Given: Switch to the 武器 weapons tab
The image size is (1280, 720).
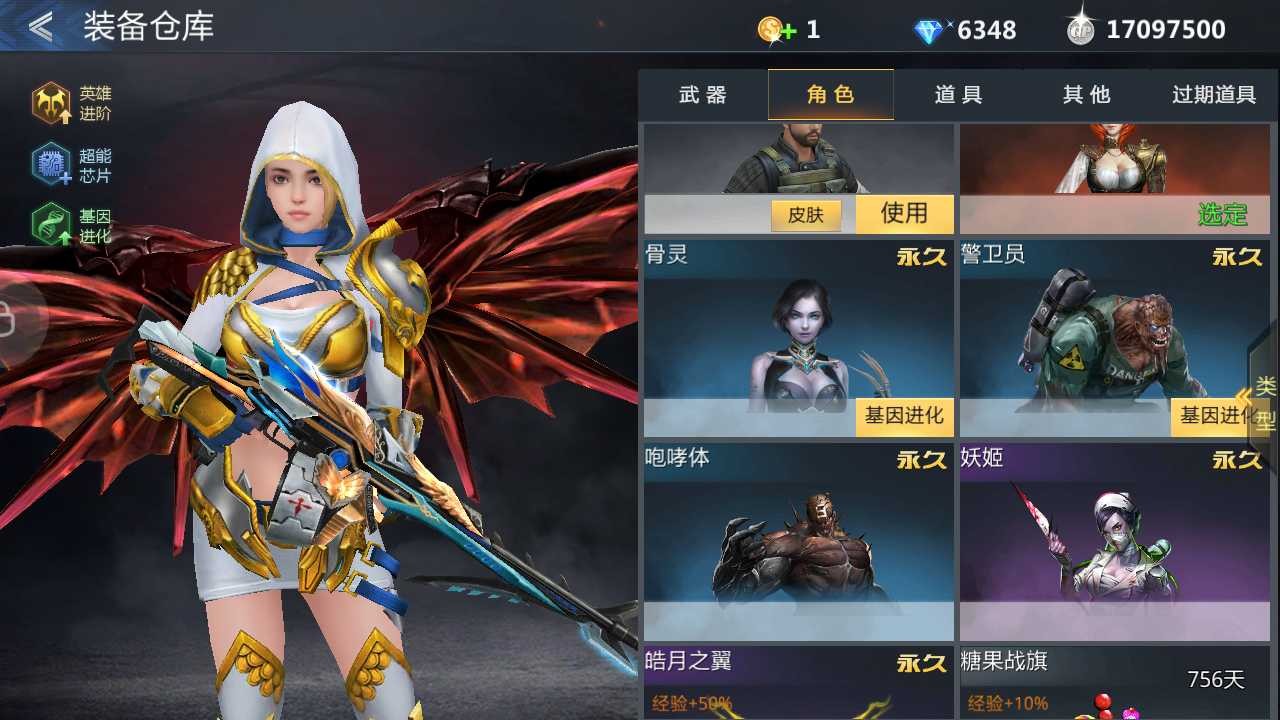Looking at the screenshot, I should 703,94.
